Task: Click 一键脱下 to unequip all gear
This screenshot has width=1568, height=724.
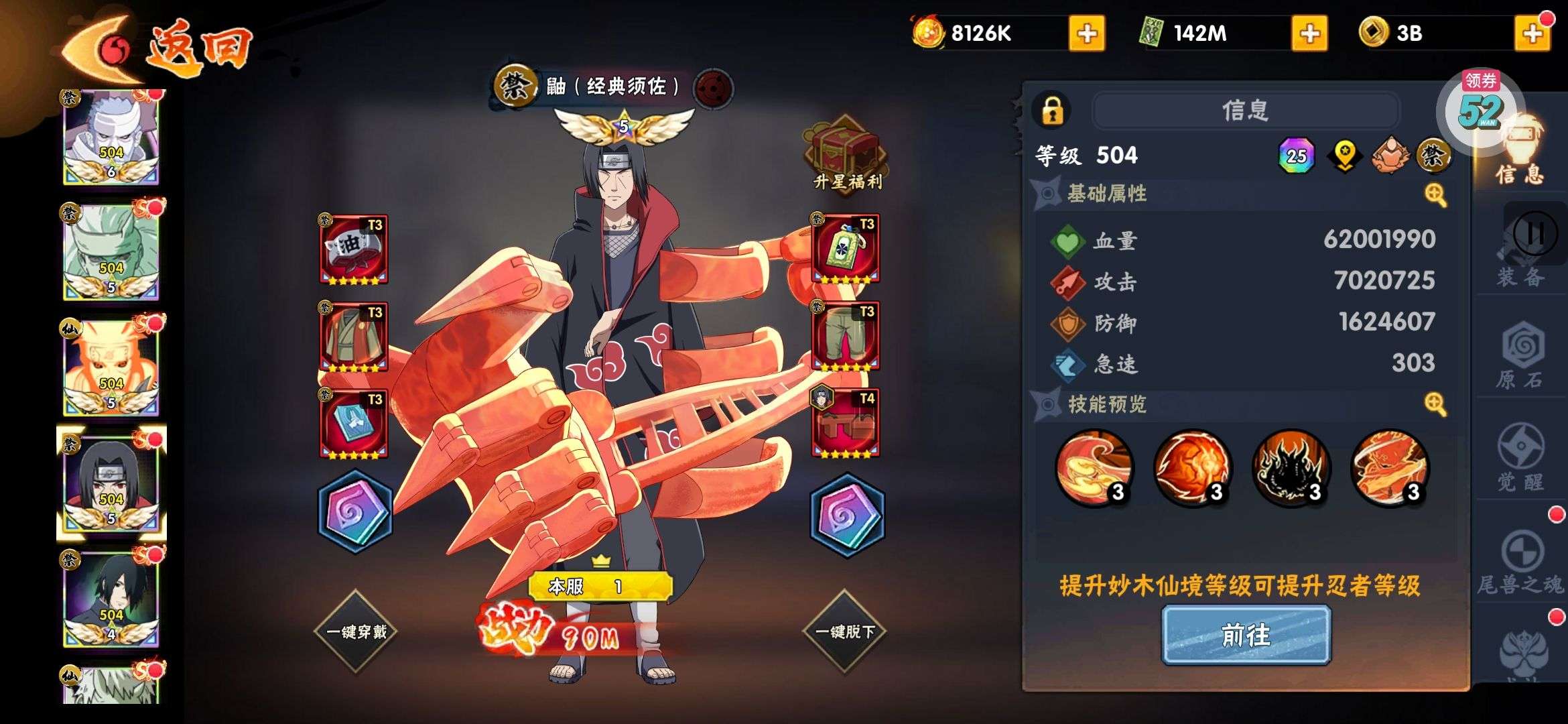Action: 844,631
